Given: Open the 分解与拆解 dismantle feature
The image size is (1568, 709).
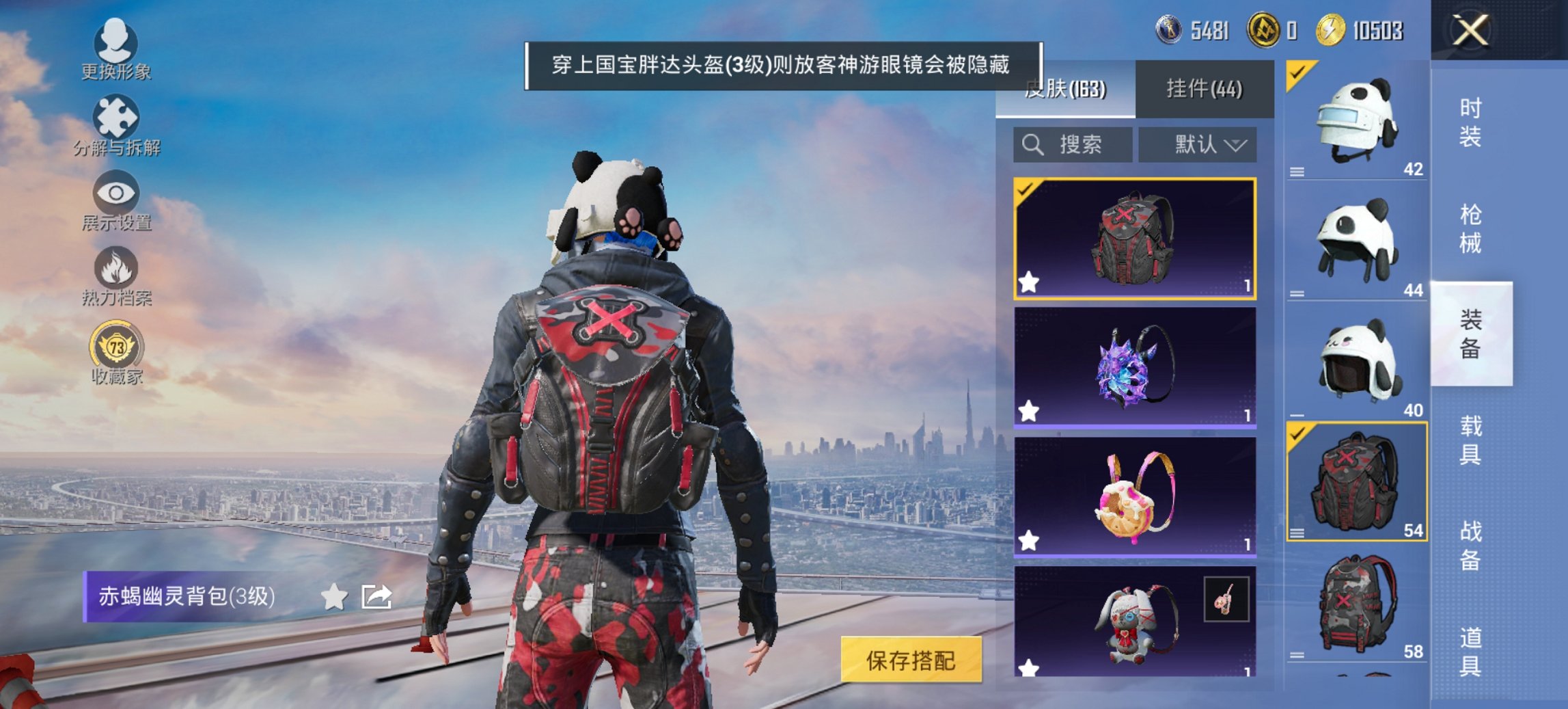Looking at the screenshot, I should [x=116, y=123].
